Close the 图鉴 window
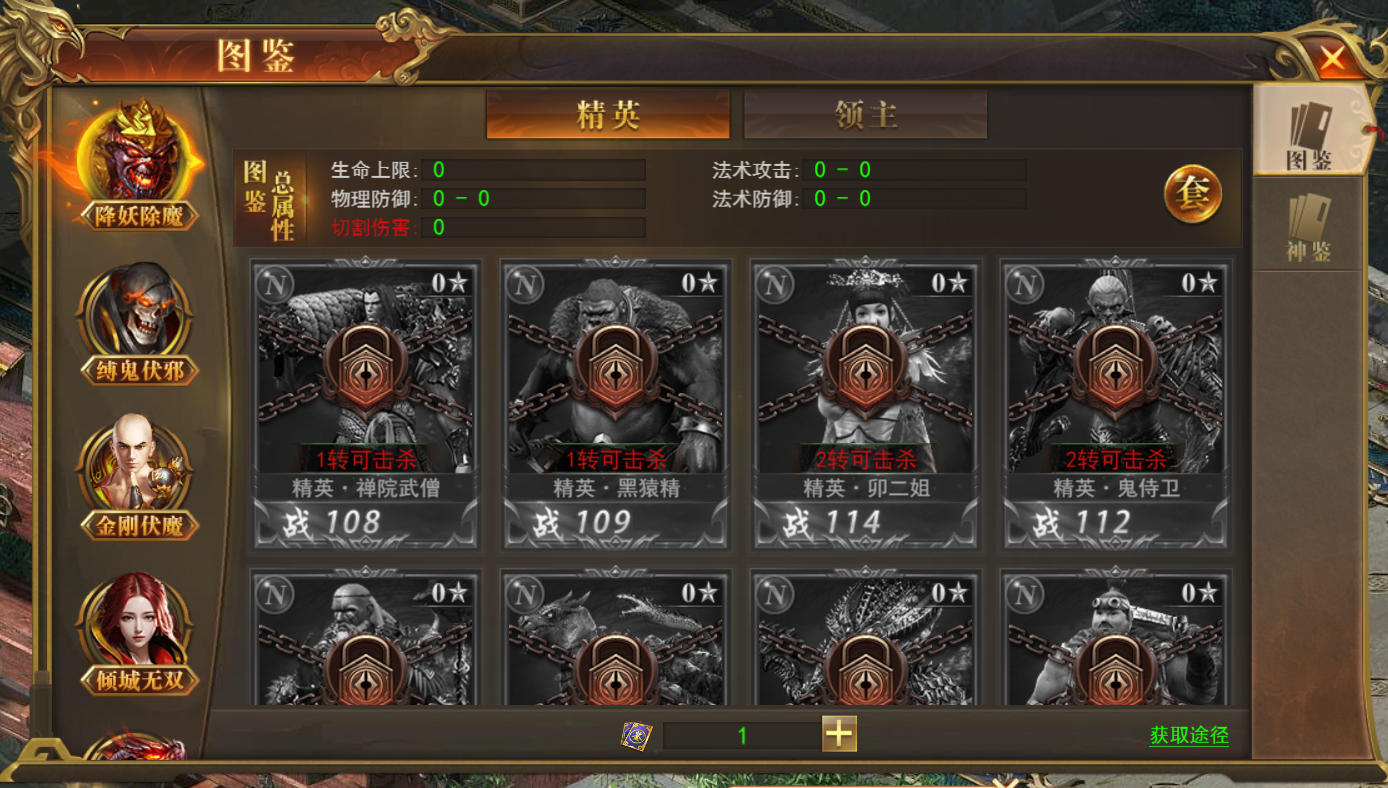Screen dimensions: 1388x788 [1333, 59]
